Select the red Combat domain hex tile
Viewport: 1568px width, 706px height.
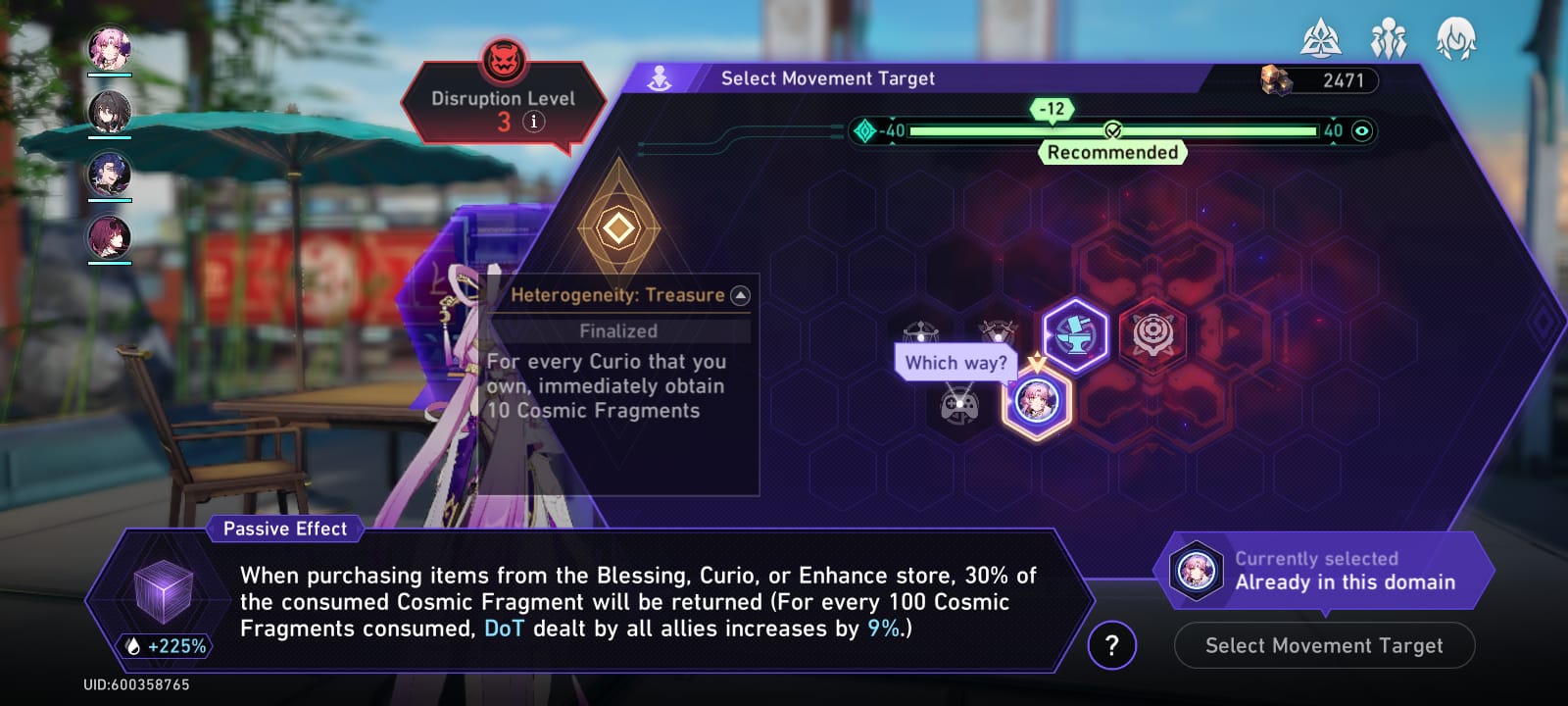pos(1154,336)
